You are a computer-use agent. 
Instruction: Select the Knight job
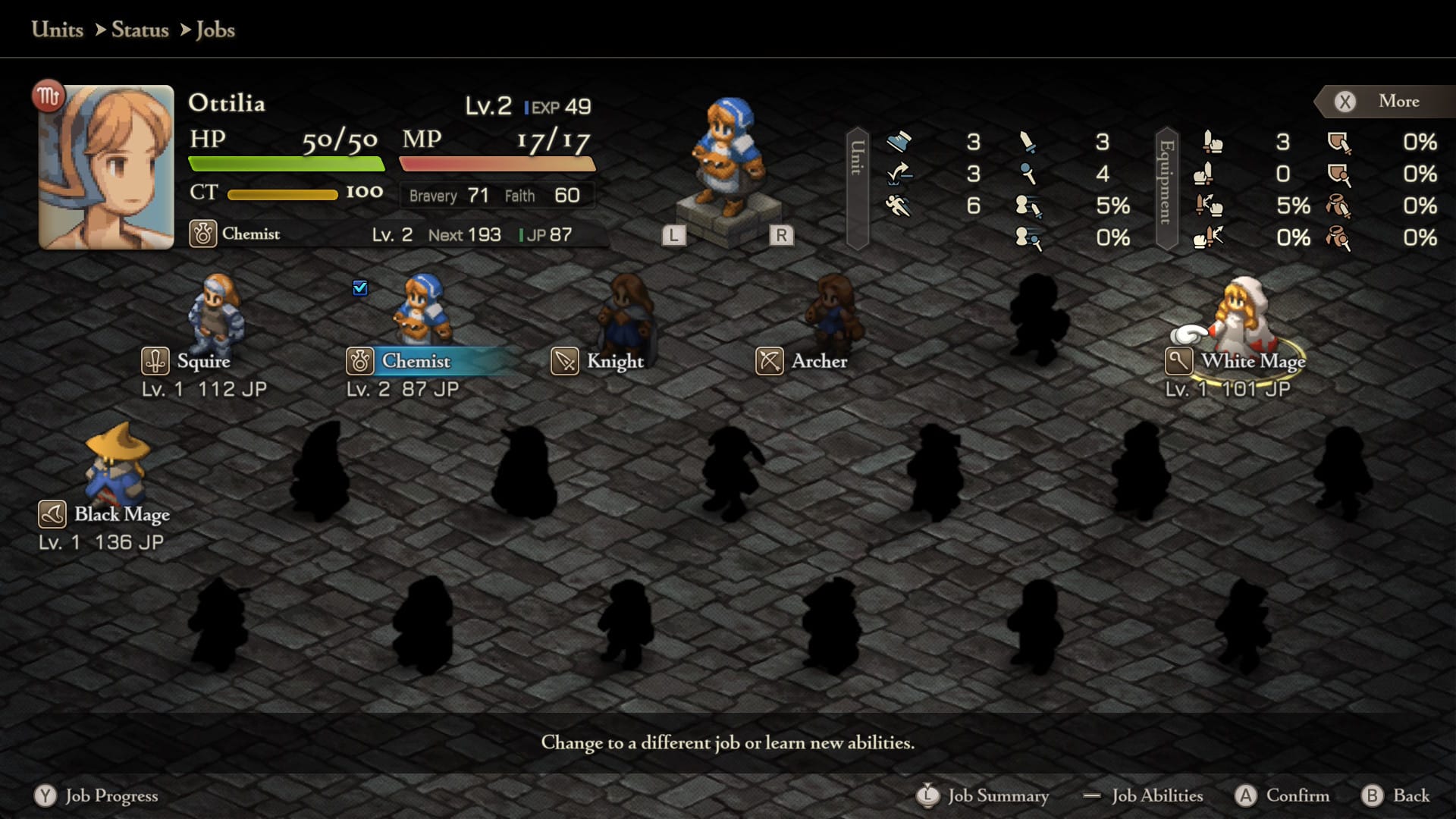coord(614,361)
